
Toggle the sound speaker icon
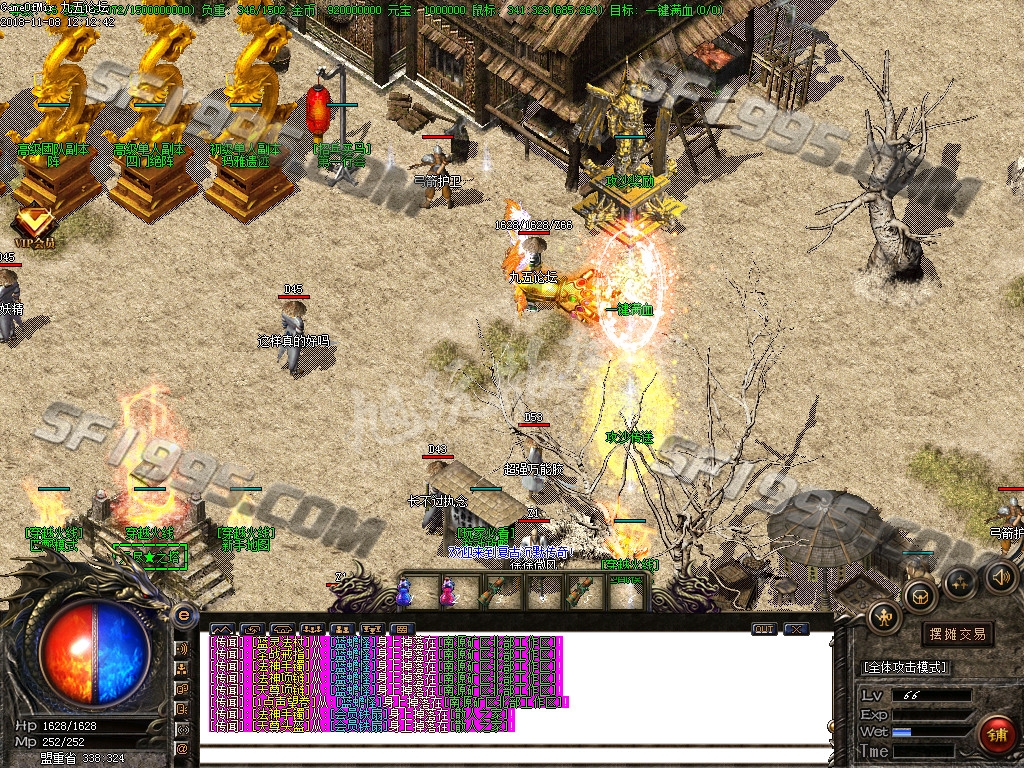(x=1001, y=576)
